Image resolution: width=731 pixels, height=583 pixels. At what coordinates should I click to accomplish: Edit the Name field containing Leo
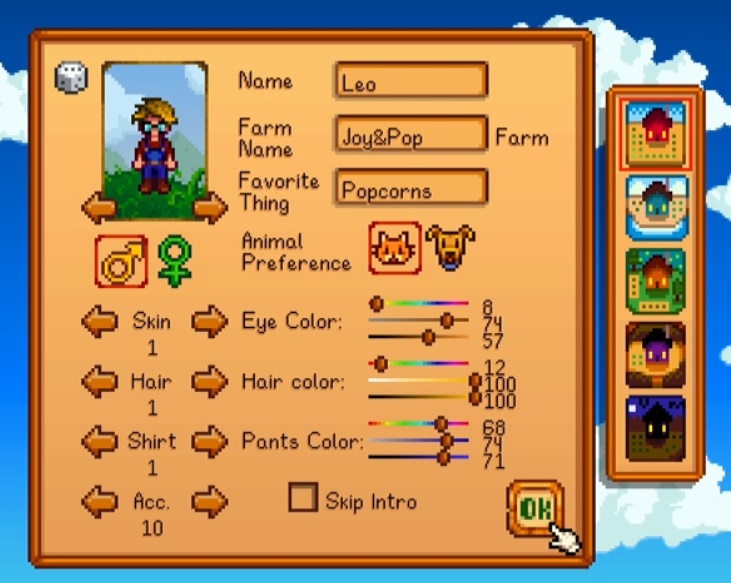(411, 82)
